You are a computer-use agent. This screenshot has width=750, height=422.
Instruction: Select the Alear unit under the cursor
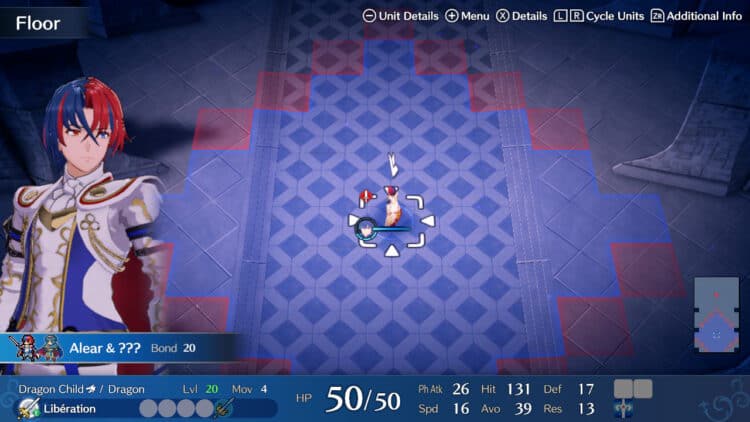388,220
